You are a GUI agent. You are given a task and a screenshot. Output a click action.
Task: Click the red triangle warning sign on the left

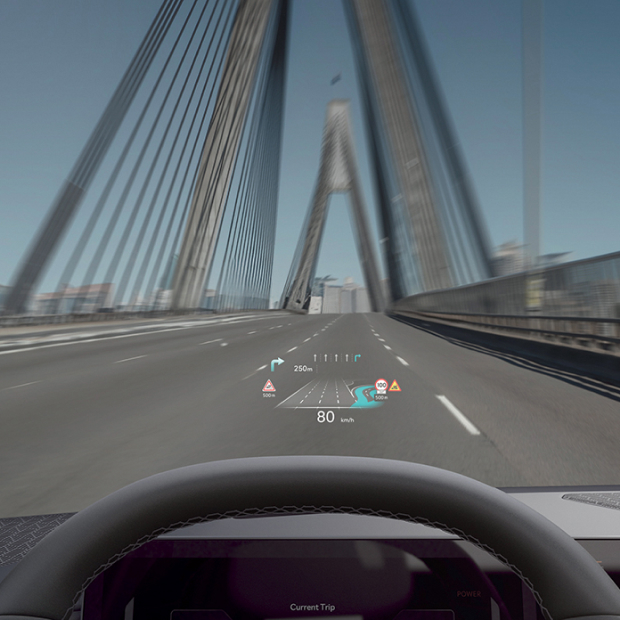point(269,386)
